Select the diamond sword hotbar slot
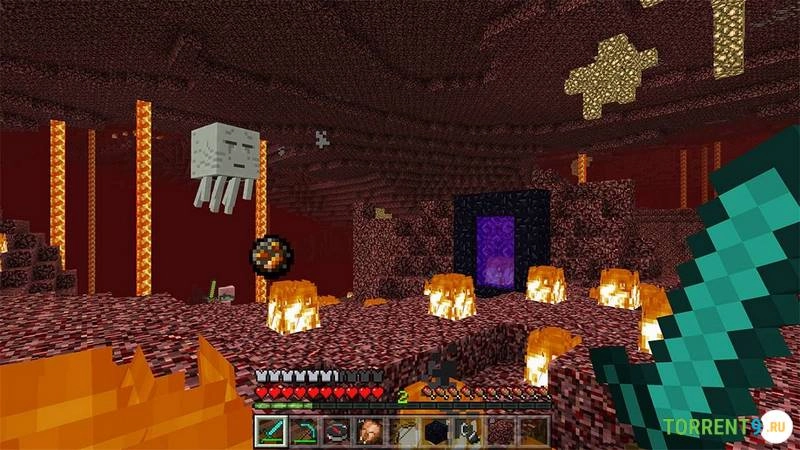This screenshot has height=450, width=800. pos(272,431)
